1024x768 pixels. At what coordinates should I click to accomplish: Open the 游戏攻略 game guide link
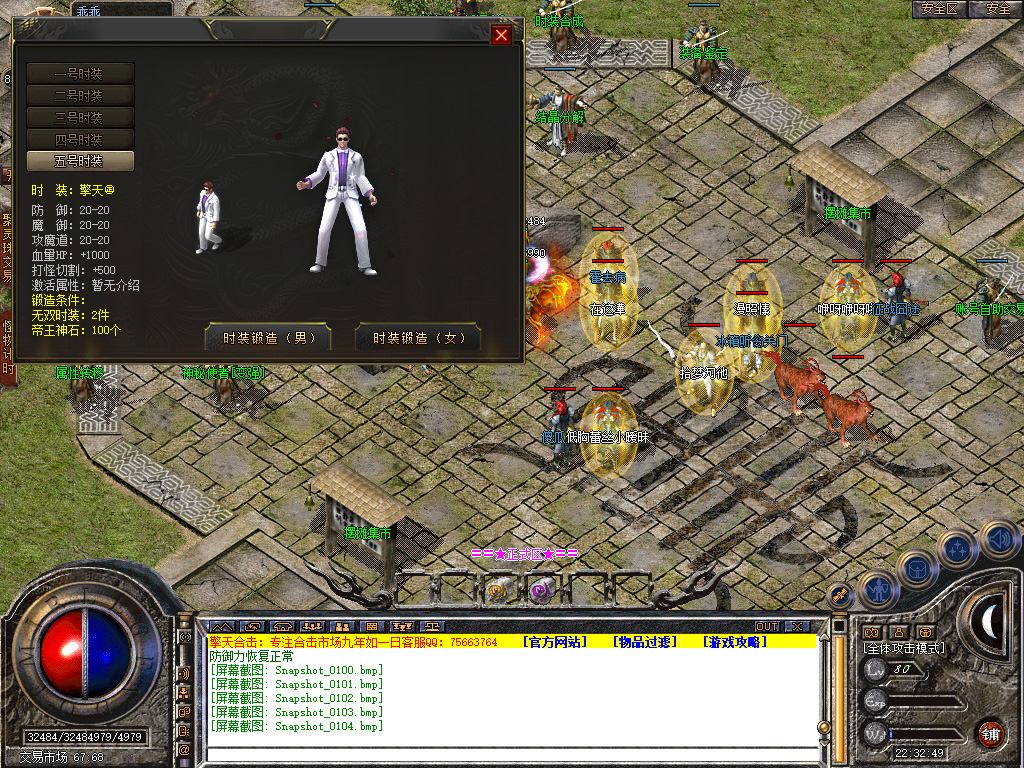735,642
